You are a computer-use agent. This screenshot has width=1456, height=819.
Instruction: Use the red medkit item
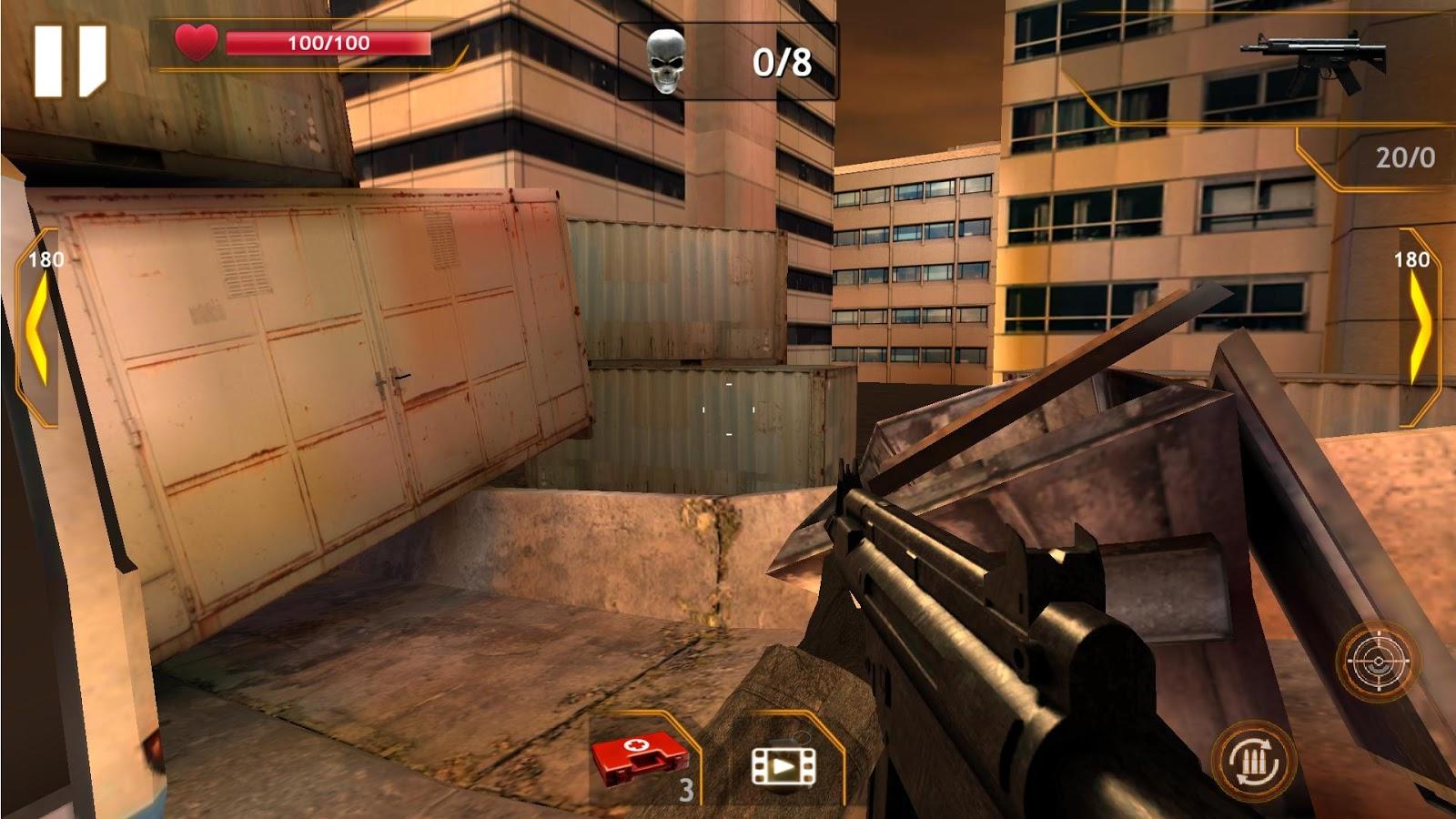click(640, 757)
